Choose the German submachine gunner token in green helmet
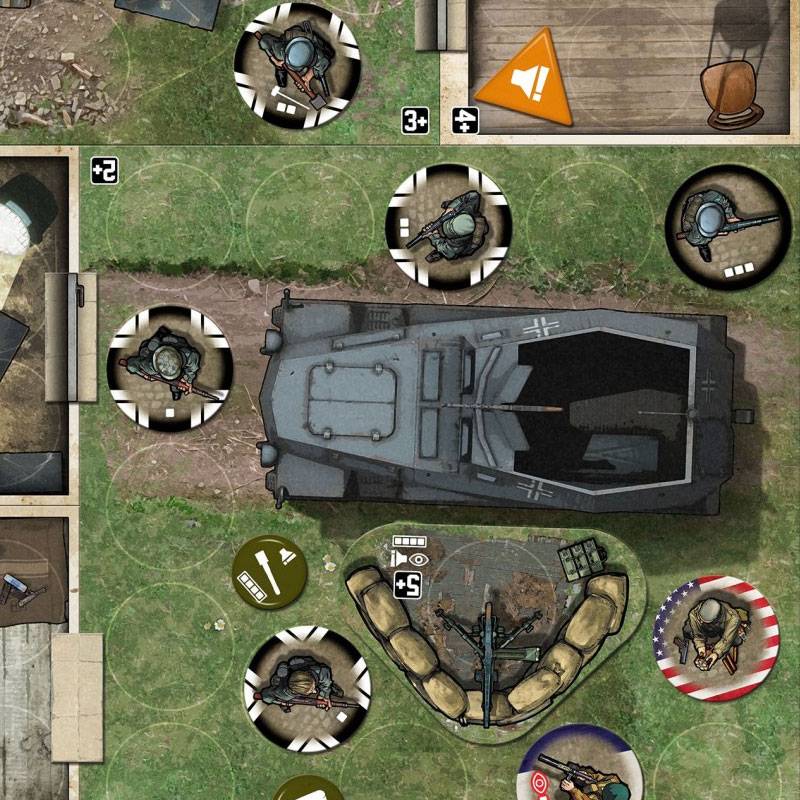Screen dimensions: 800x800 449,226
